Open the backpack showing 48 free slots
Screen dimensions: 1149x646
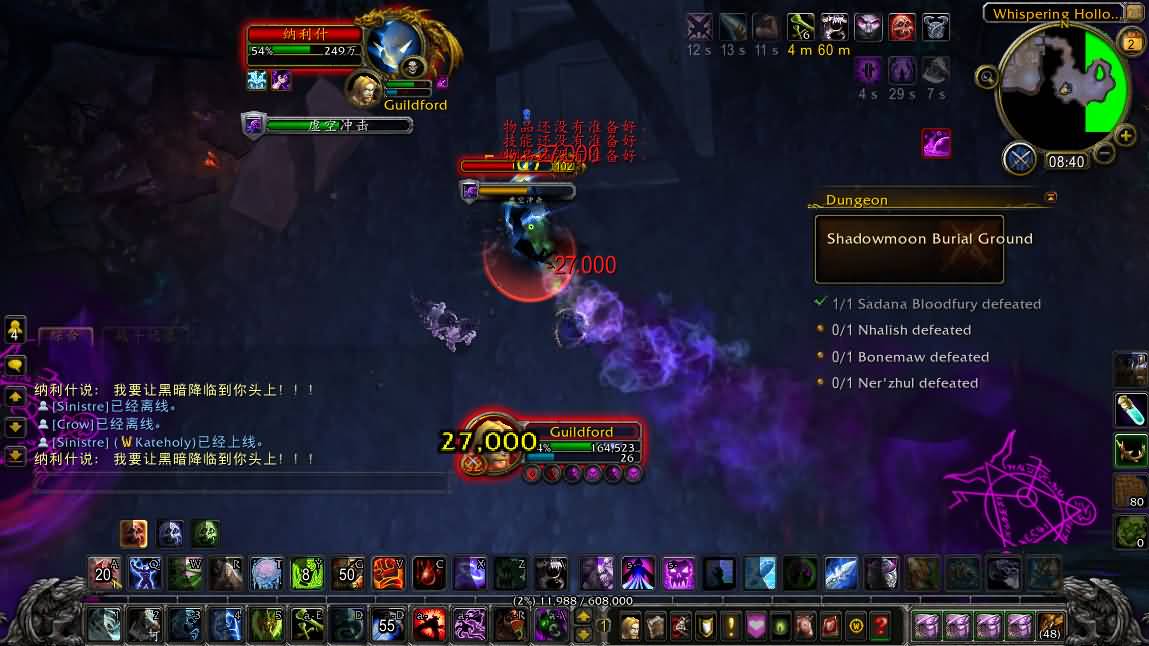coord(1050,626)
